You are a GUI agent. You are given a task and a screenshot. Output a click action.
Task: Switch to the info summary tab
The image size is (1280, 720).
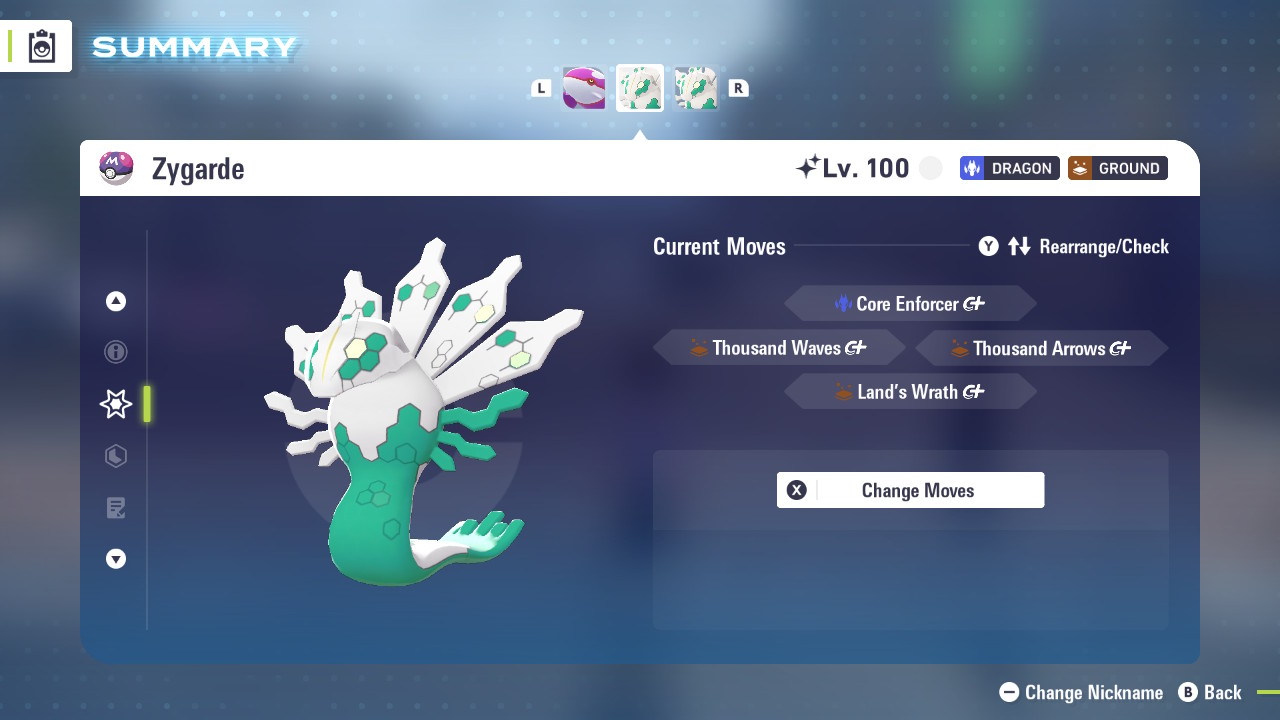[x=116, y=352]
